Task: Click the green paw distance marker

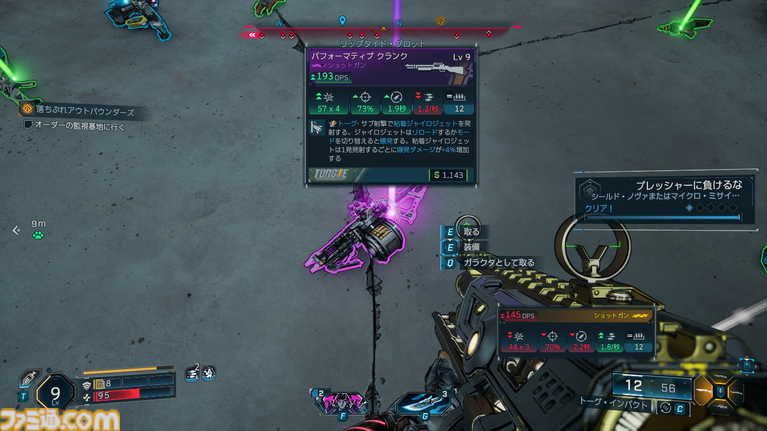Action: tap(38, 235)
